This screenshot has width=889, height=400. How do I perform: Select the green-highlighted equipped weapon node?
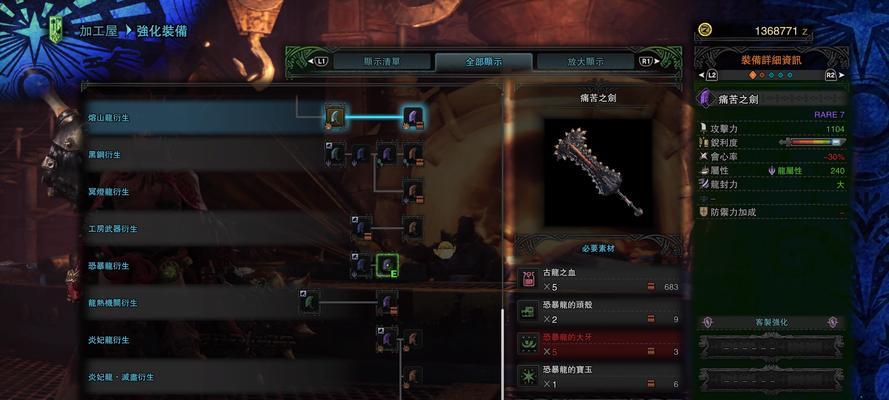[x=387, y=265]
